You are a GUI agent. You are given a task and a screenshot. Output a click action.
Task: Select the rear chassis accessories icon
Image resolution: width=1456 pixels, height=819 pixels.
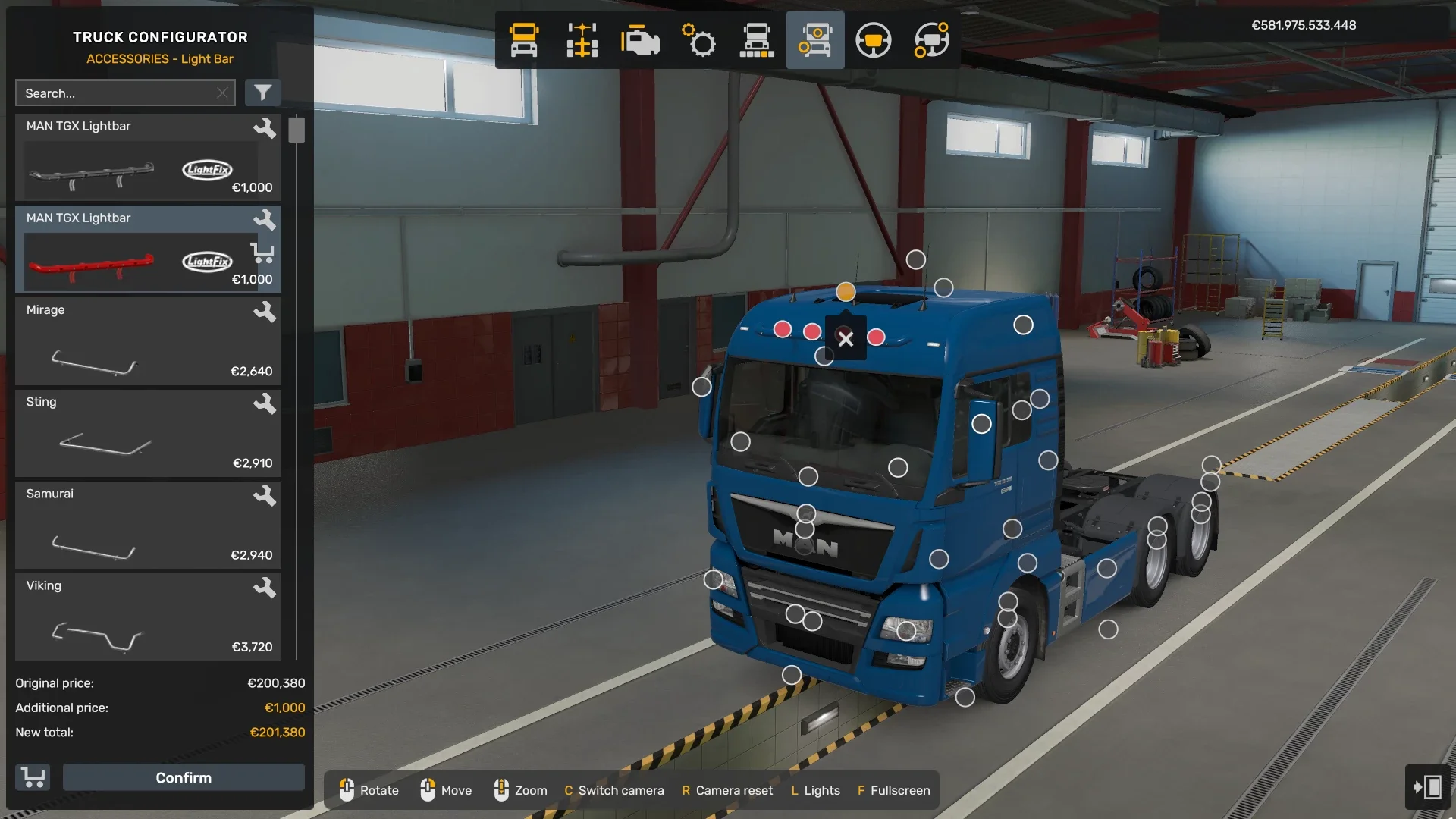pyautogui.click(x=757, y=39)
